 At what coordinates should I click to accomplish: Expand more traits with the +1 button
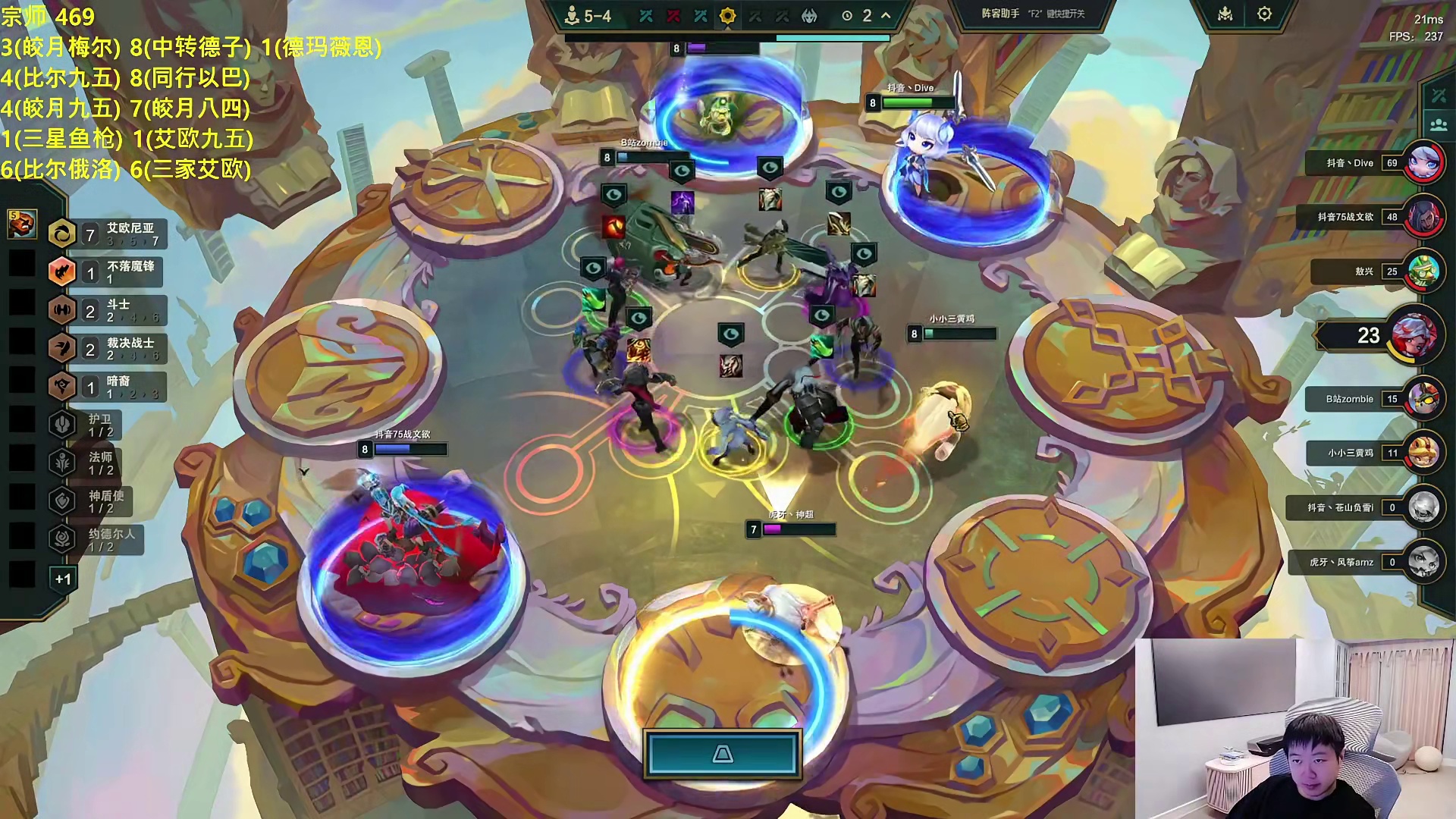tap(63, 579)
